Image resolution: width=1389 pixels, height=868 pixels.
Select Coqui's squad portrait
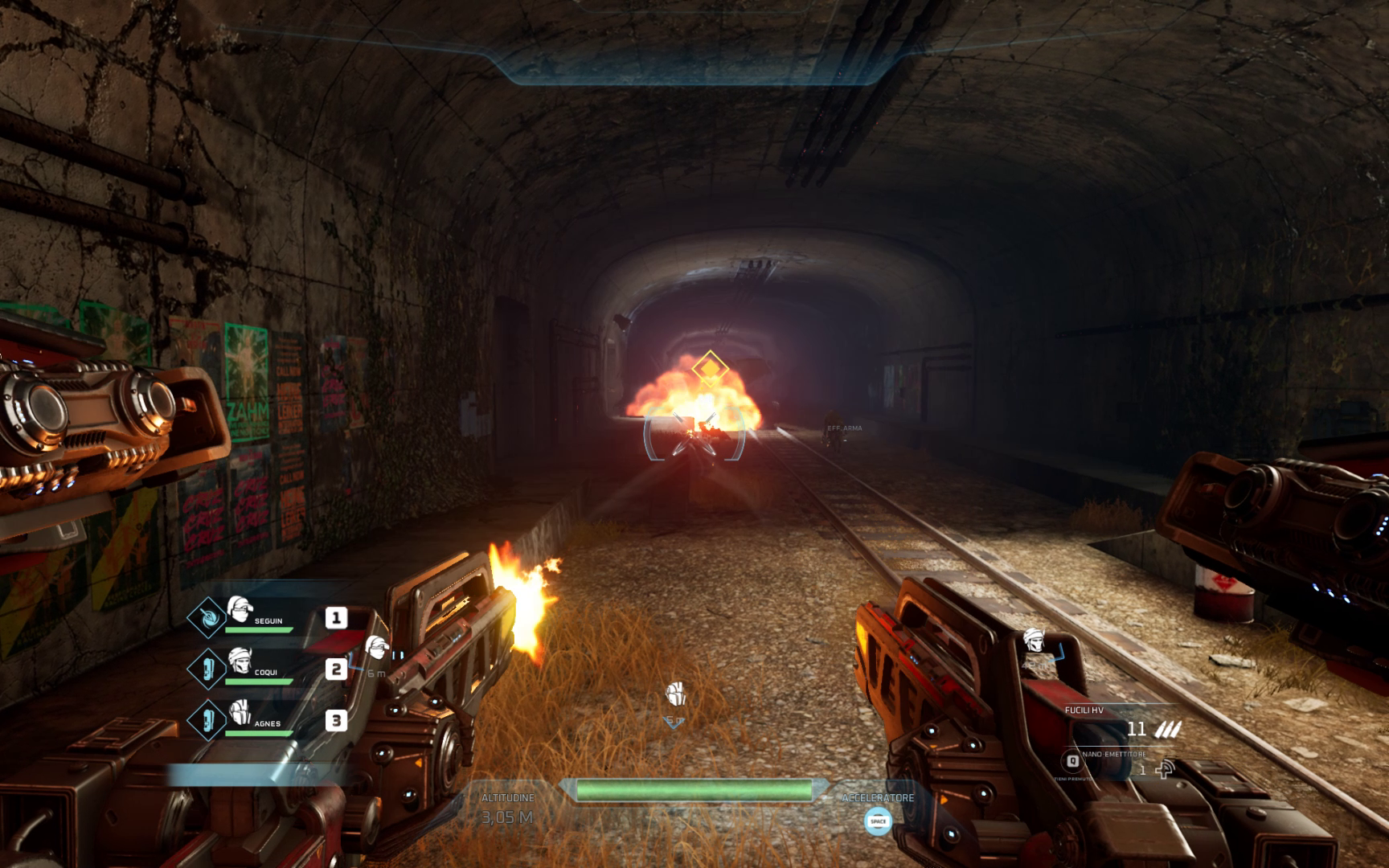[240, 660]
